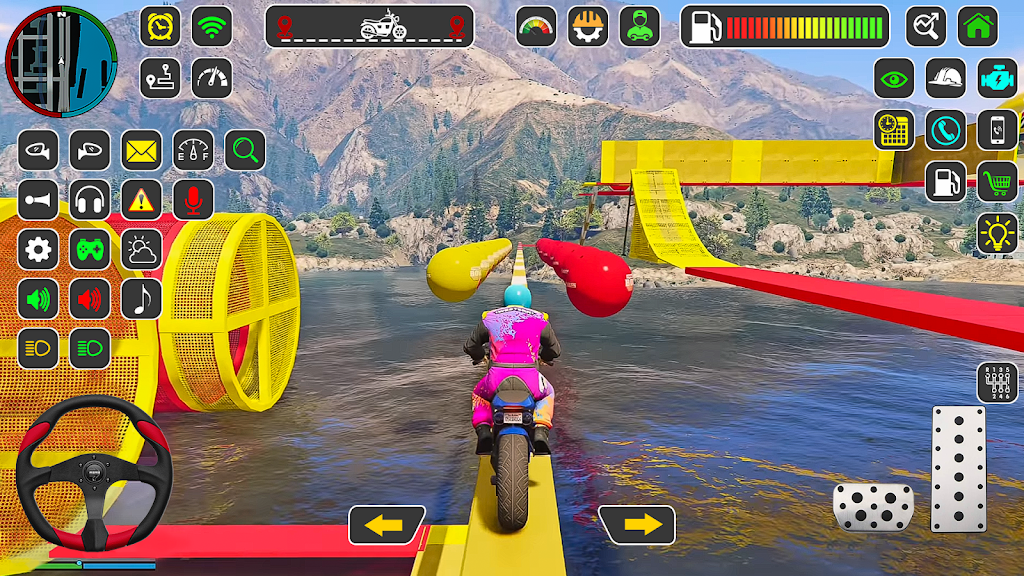Tap the tall accelerator pedal

coord(958,467)
